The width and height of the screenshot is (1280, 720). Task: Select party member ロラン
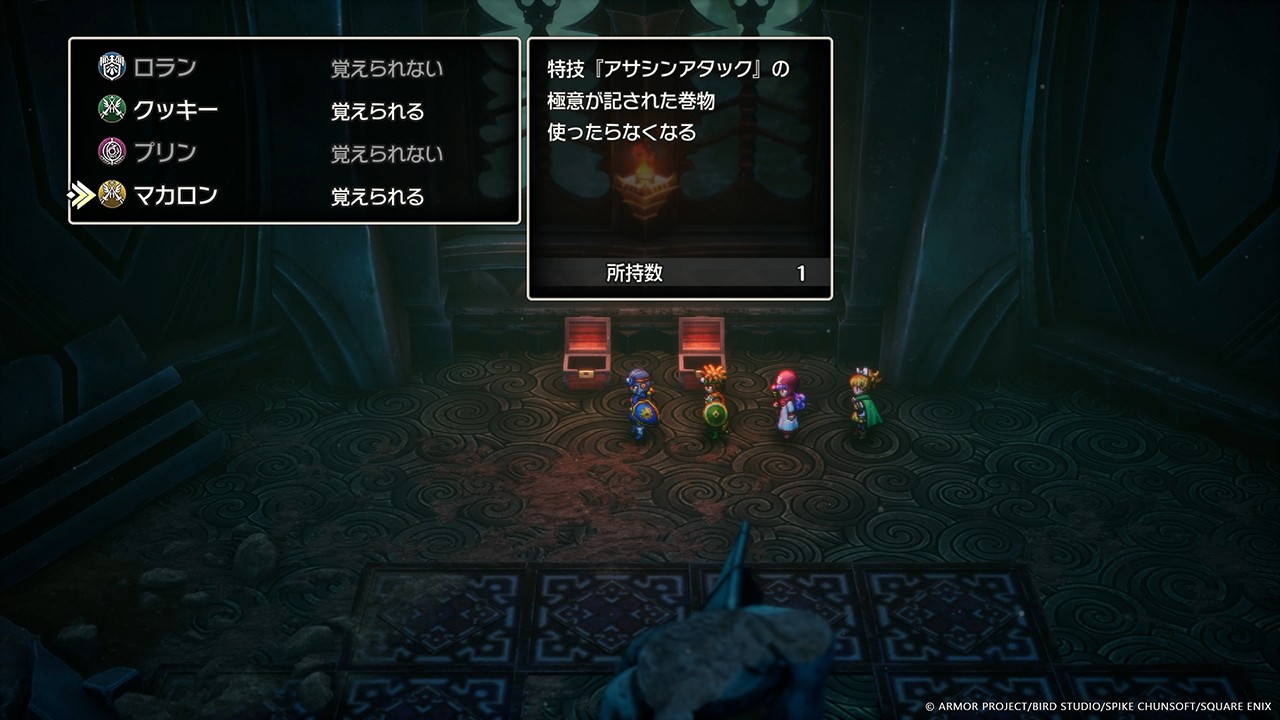(x=165, y=68)
